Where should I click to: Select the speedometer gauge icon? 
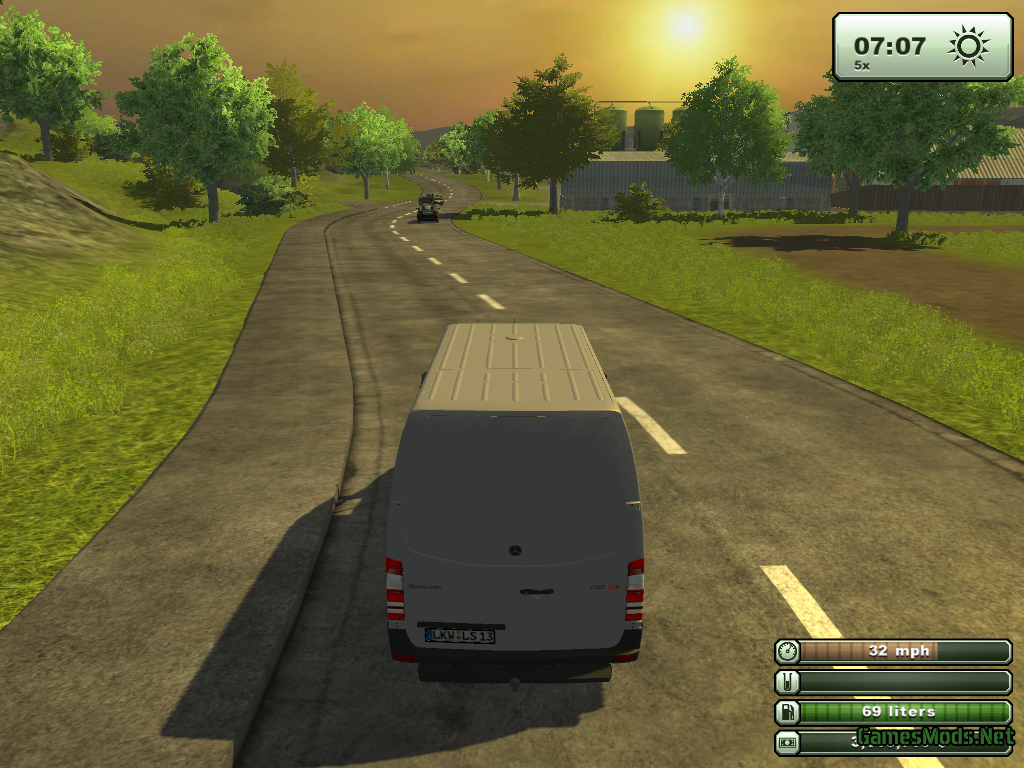787,651
